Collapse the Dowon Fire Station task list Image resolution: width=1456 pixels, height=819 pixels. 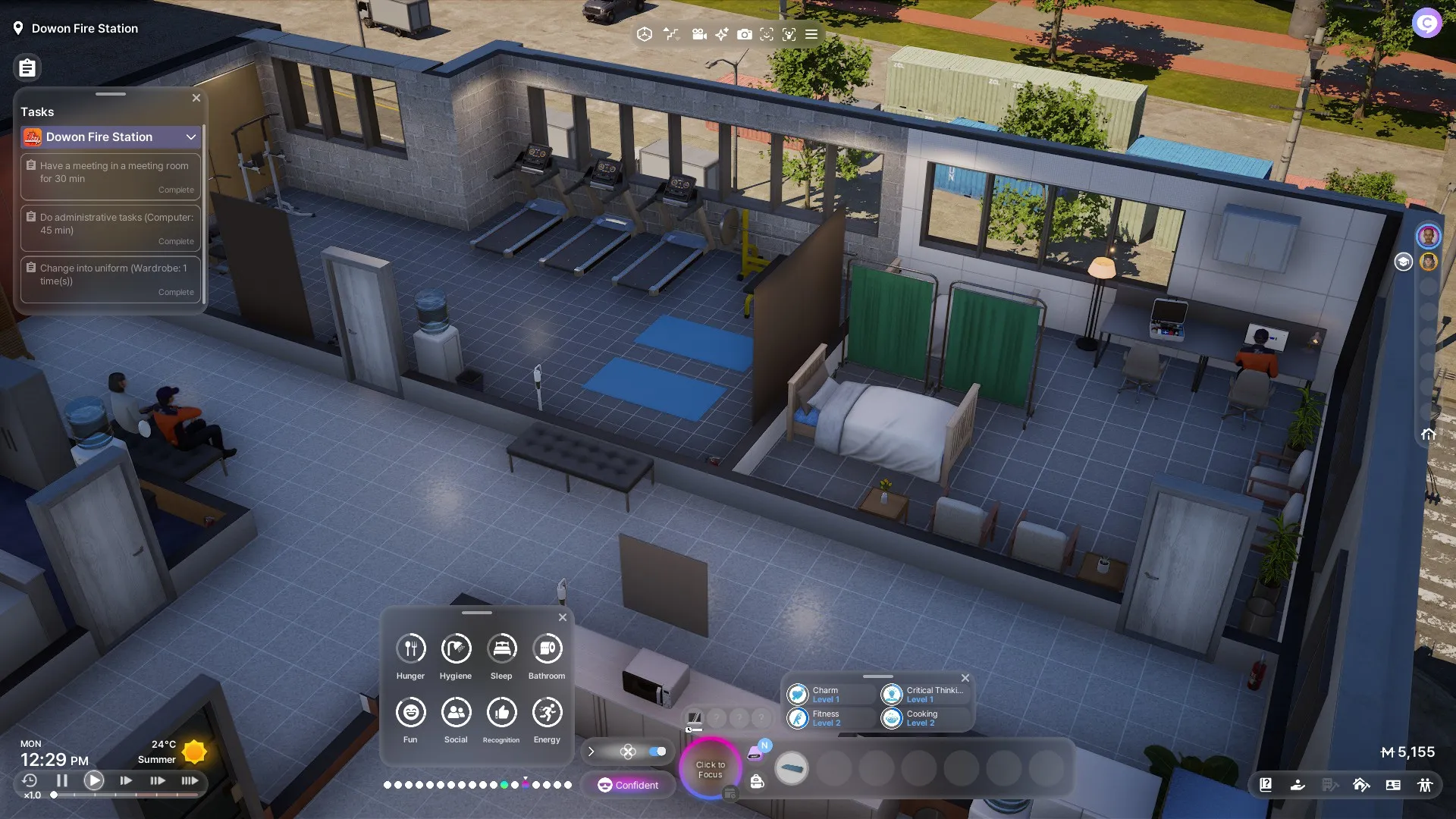coord(191,137)
